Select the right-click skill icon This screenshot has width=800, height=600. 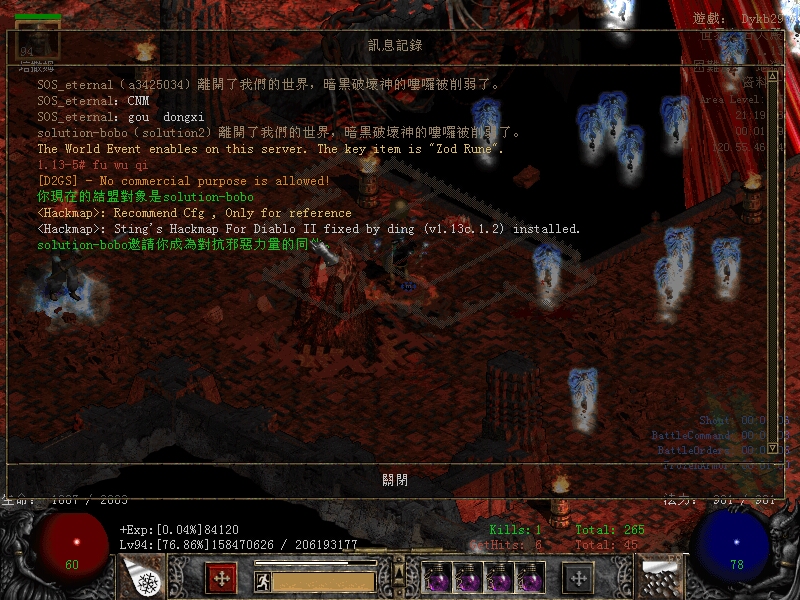658,577
